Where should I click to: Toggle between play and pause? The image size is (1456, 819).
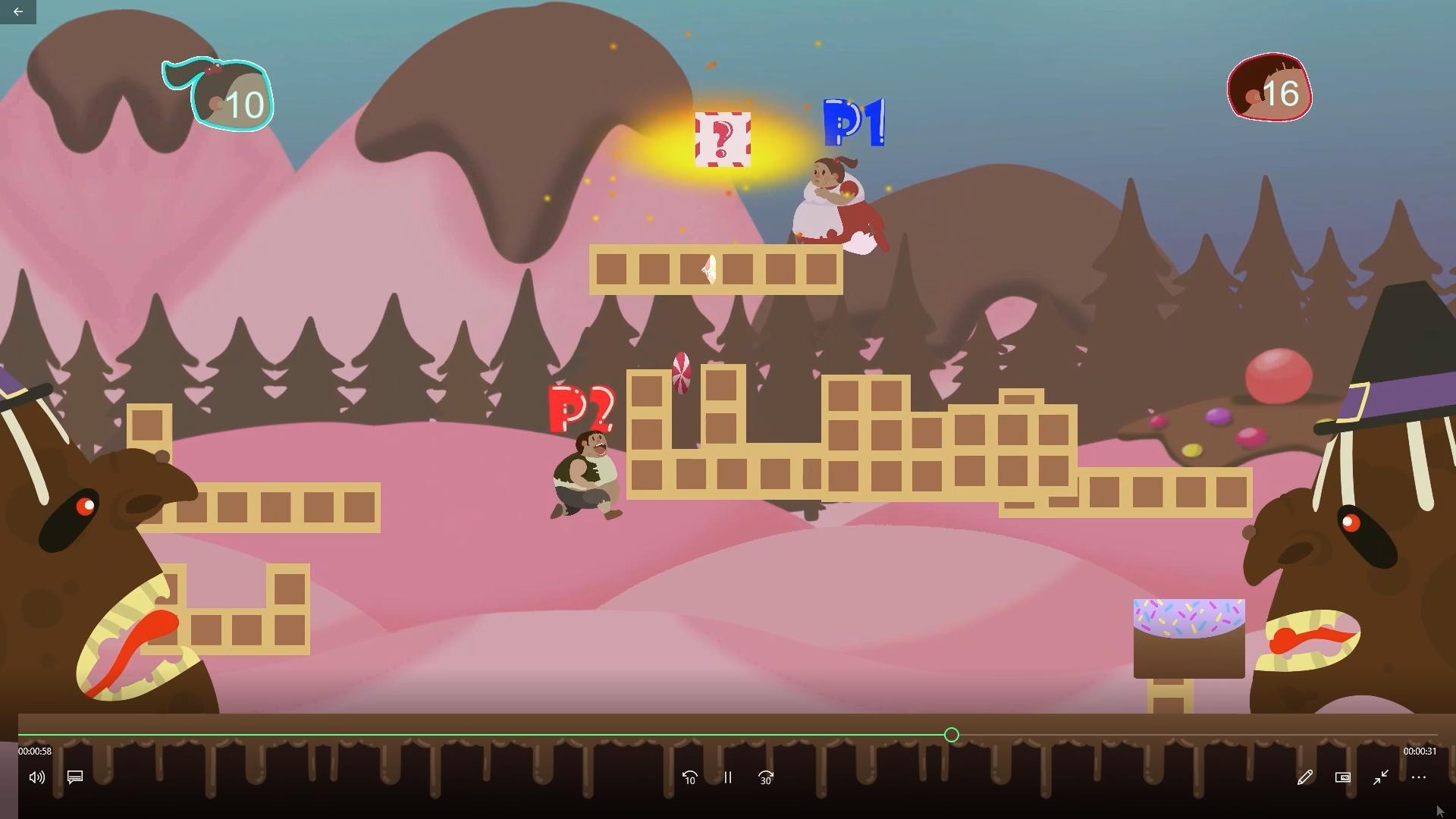[726, 777]
